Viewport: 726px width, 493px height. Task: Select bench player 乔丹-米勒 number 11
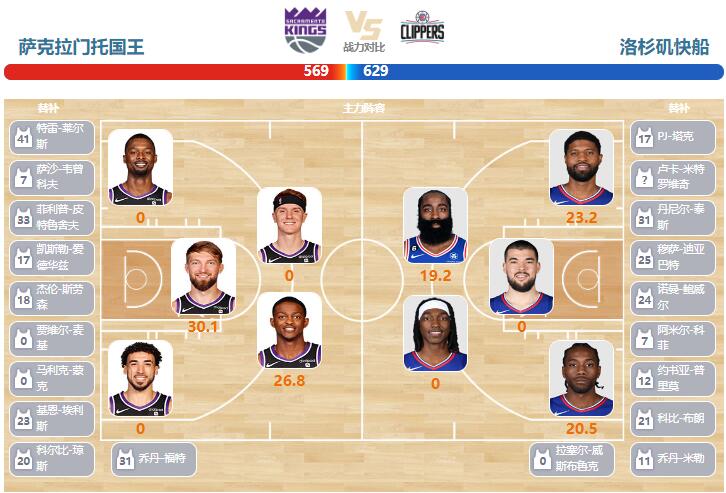[672, 457]
